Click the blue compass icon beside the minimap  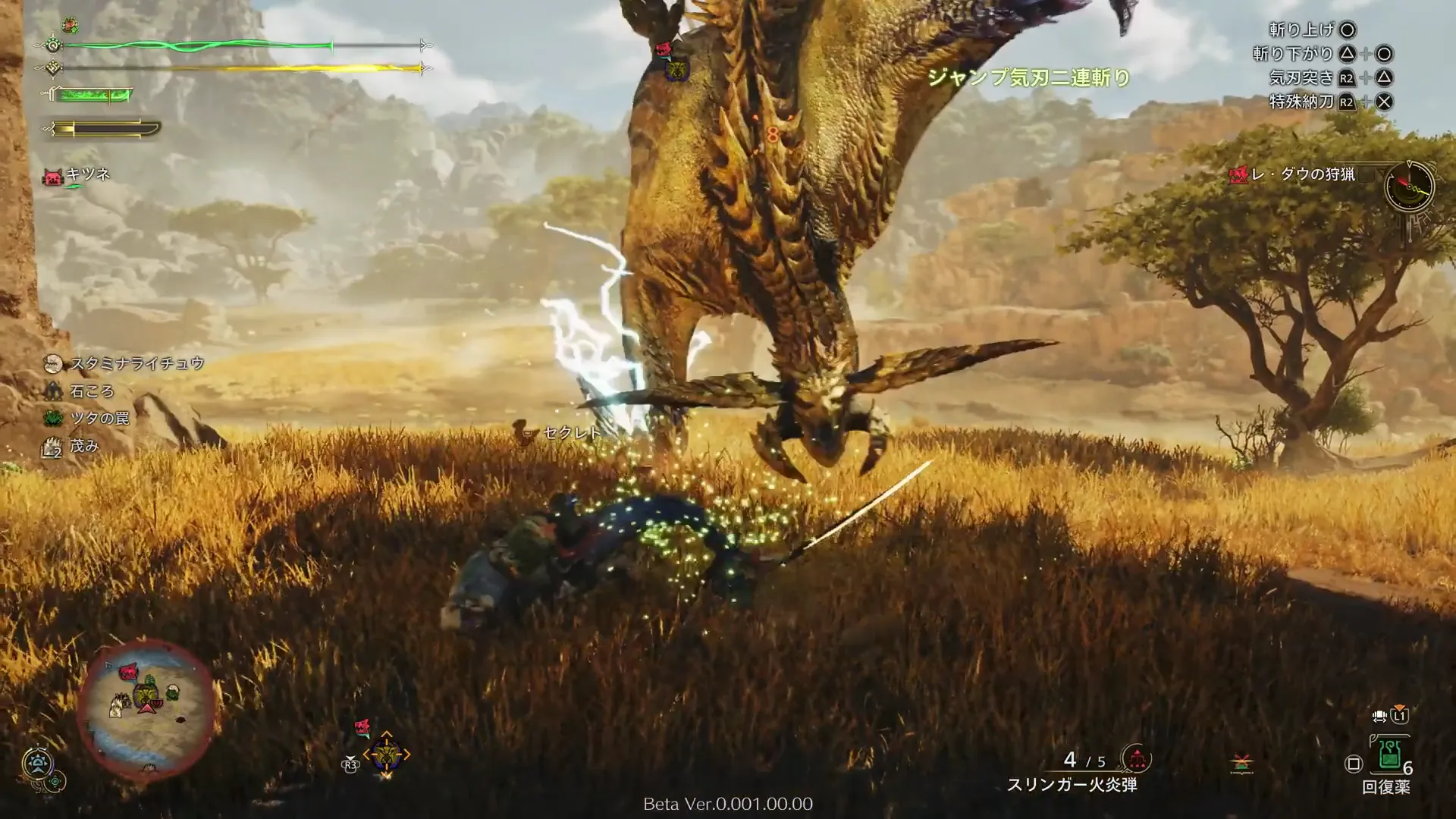point(36,762)
